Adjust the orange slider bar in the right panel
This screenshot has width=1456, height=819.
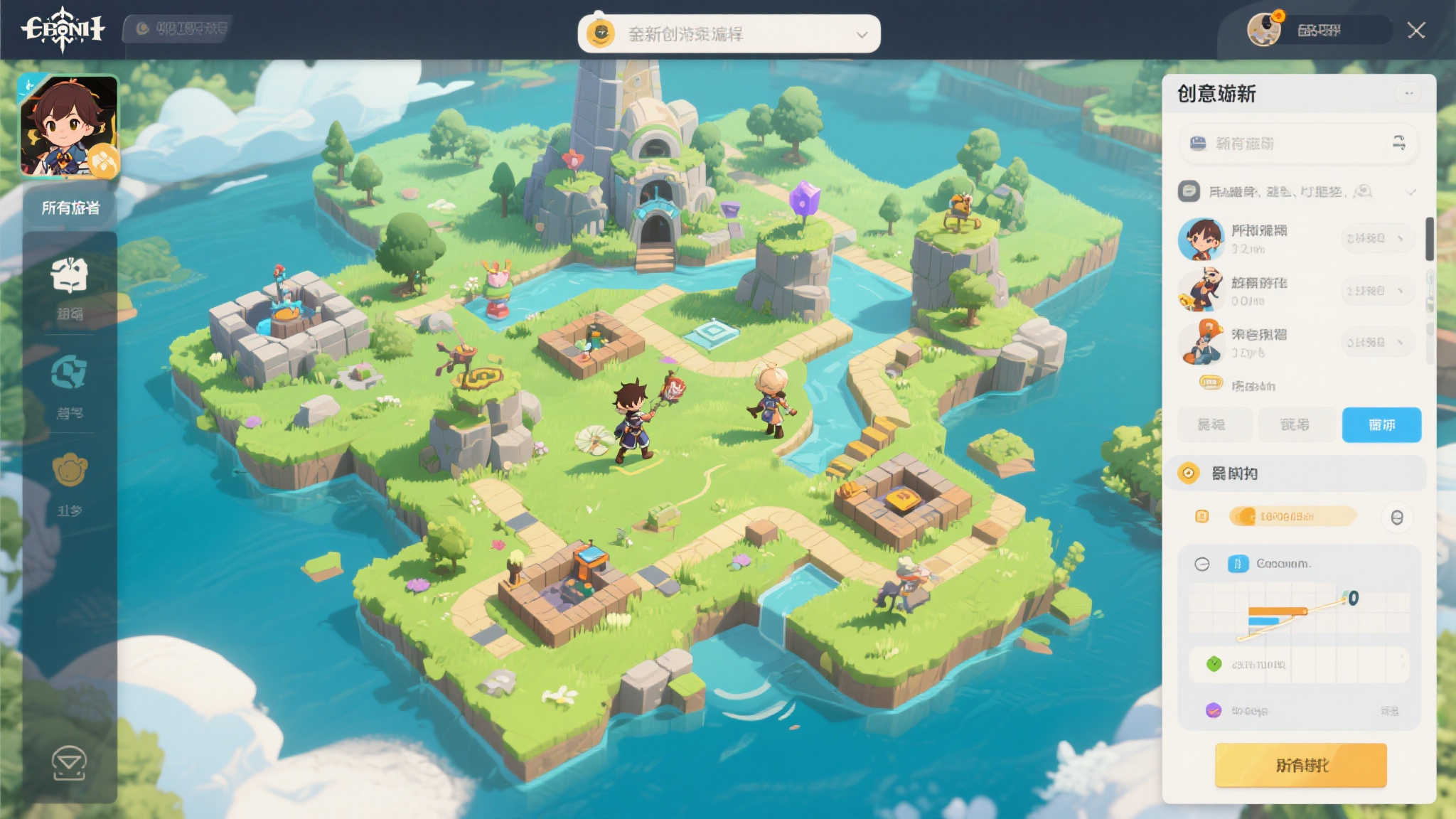click(x=1292, y=517)
